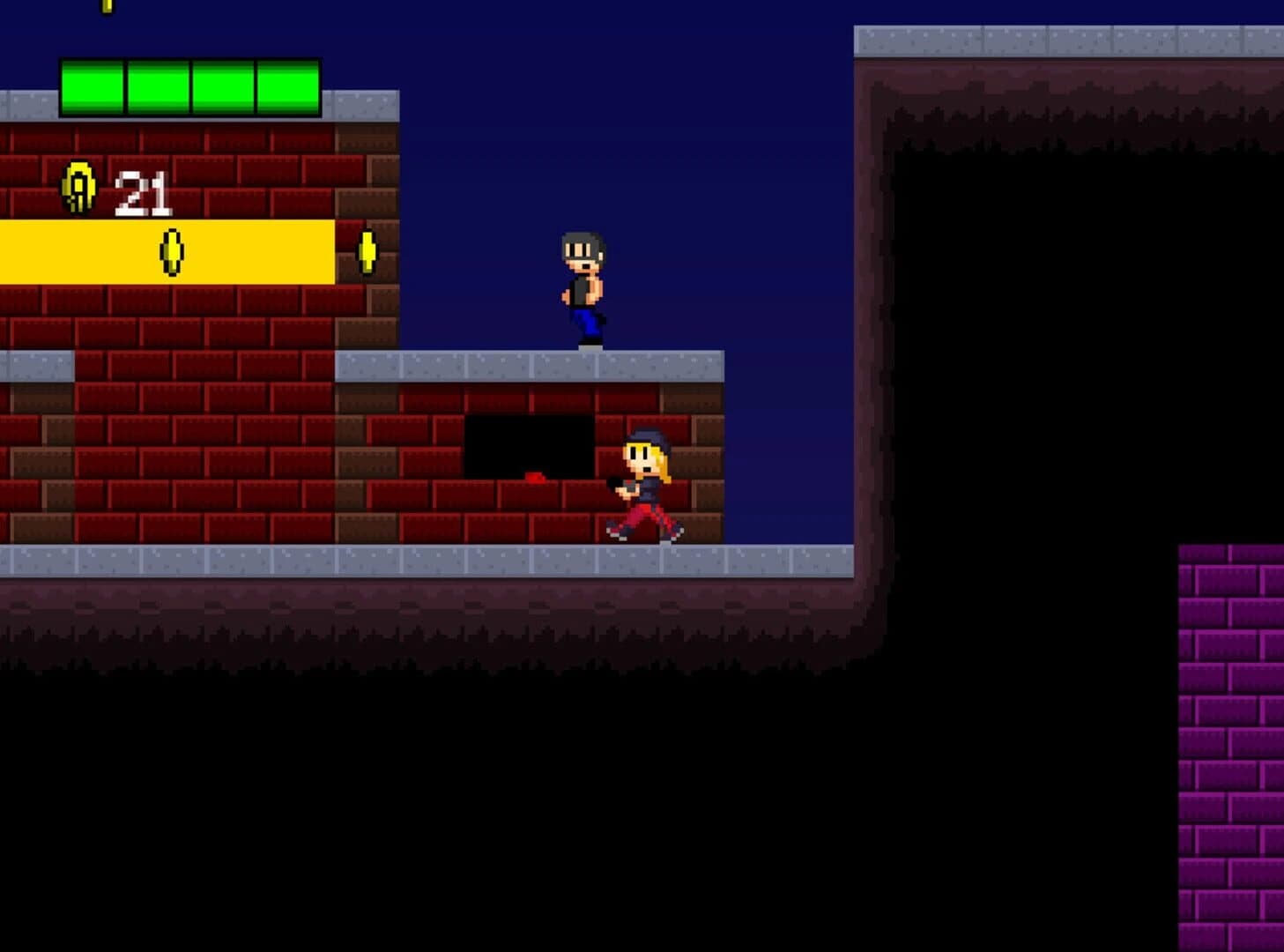Open the dark alcove in the brick wall
Viewport: 1284px width, 952px height.
tap(529, 445)
